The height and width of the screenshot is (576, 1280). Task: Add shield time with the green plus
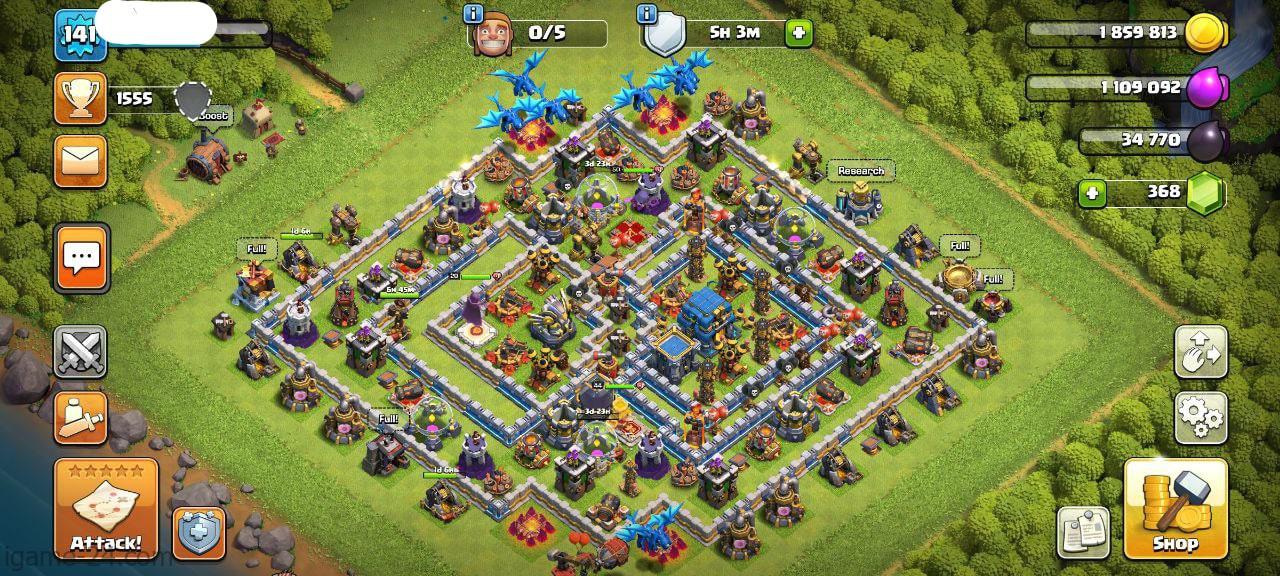pyautogui.click(x=798, y=33)
